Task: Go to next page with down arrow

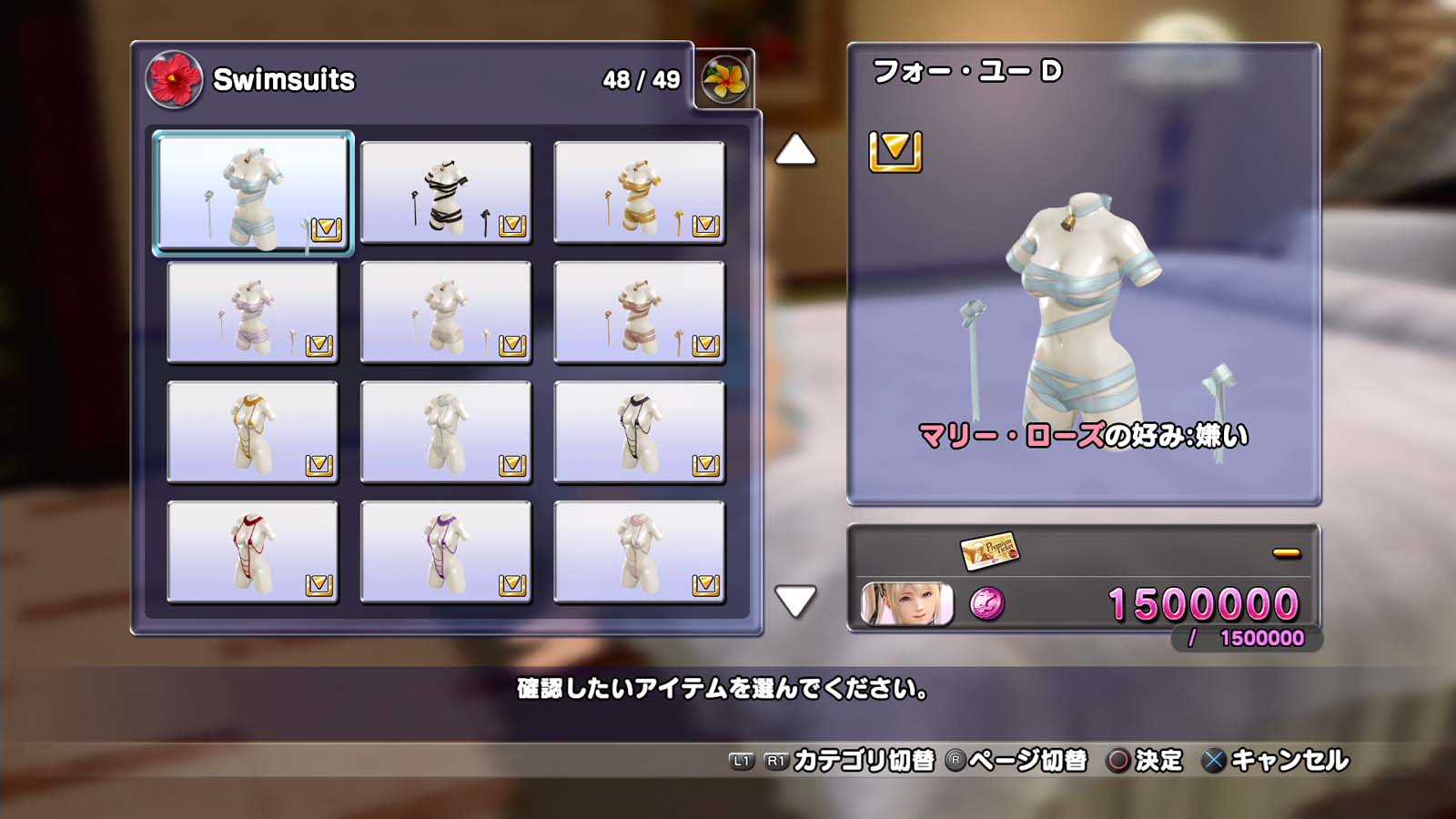Action: click(795, 601)
